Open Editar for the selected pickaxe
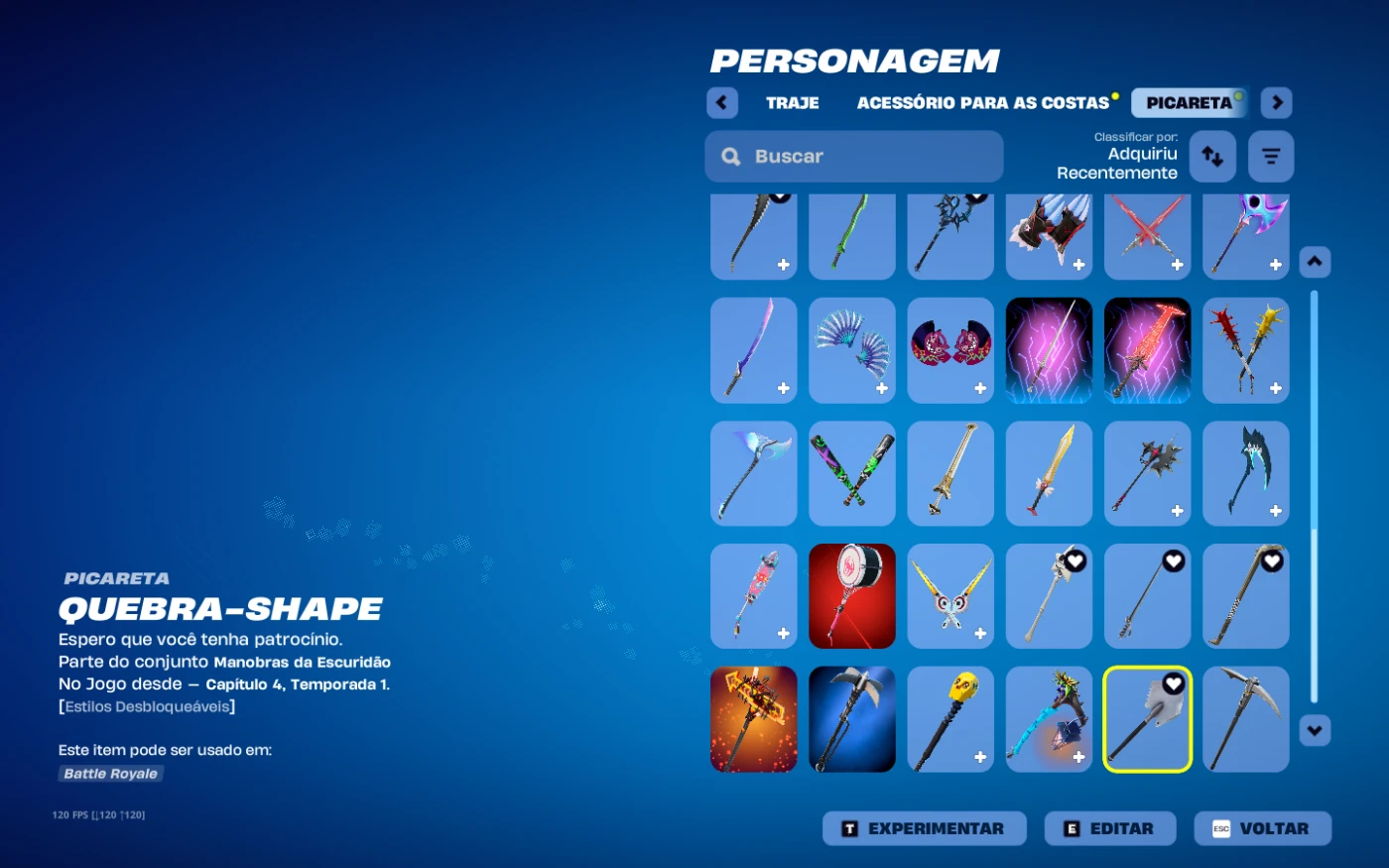Screen dimensions: 1389x868 (x=1109, y=828)
